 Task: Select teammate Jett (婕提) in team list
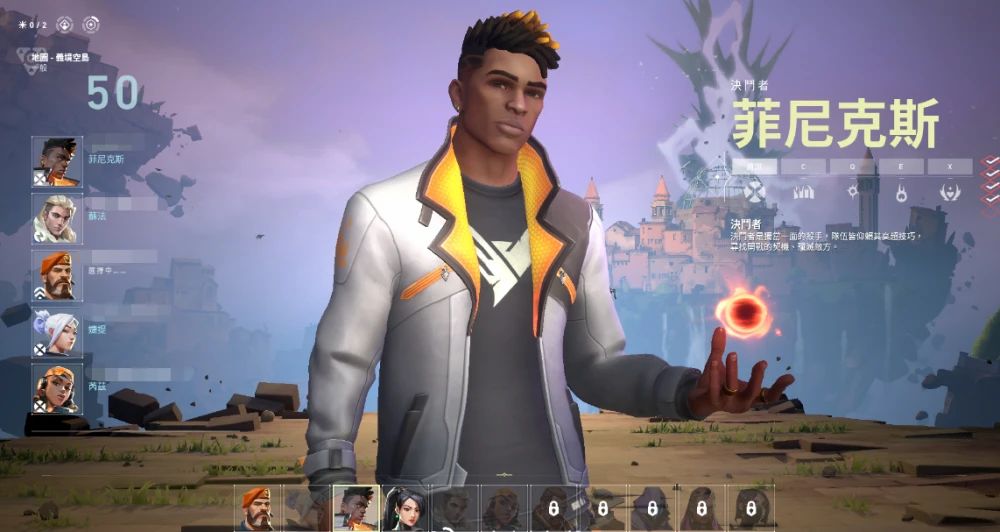pyautogui.click(x=57, y=332)
